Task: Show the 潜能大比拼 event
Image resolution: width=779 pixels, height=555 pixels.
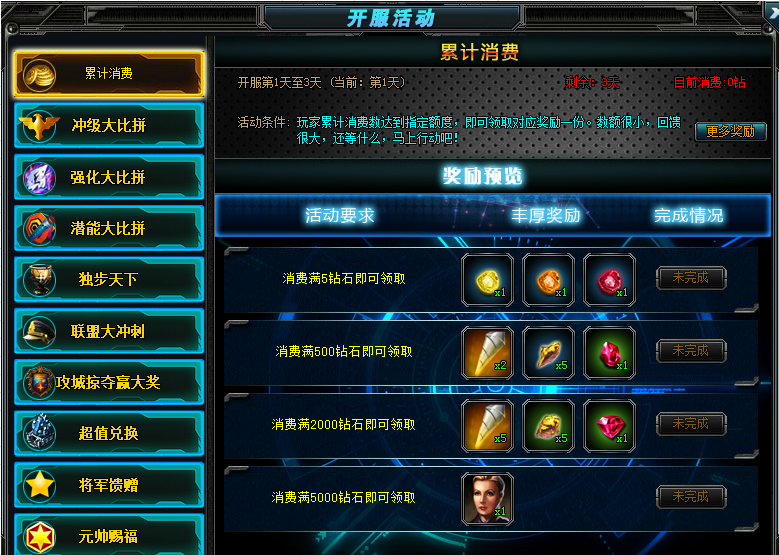Action: (108, 228)
